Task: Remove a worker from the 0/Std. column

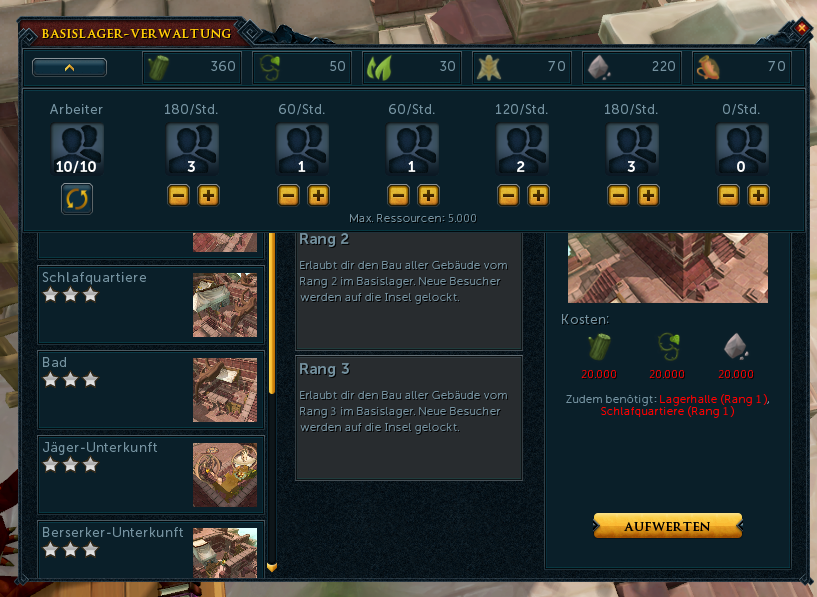Action: click(728, 195)
